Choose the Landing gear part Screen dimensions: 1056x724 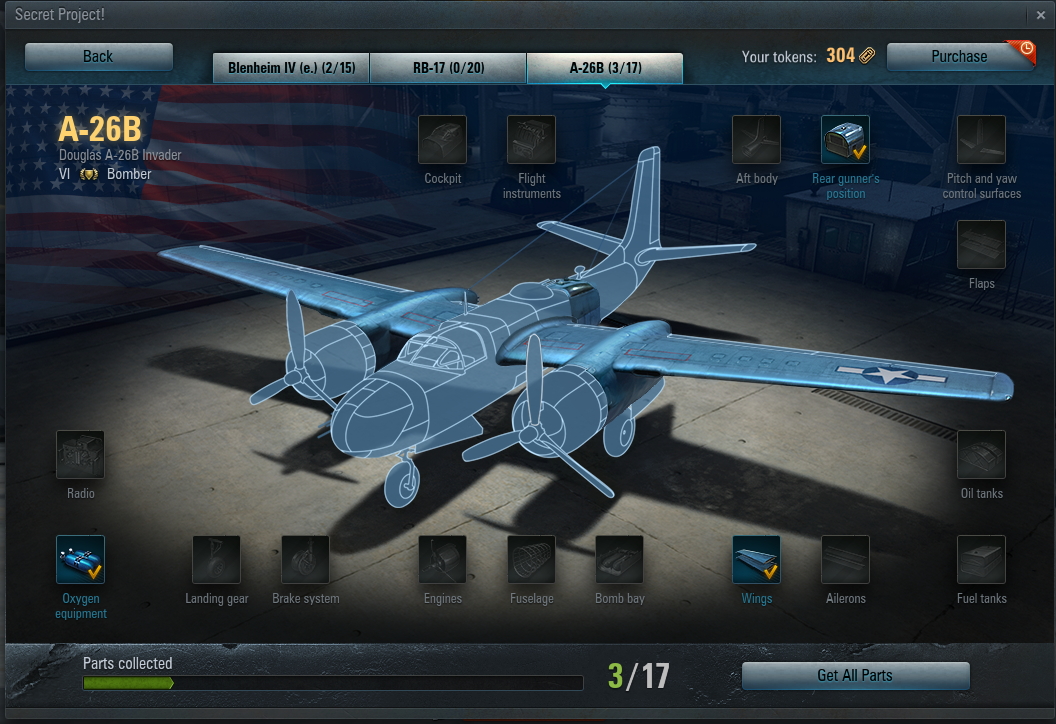[216, 560]
